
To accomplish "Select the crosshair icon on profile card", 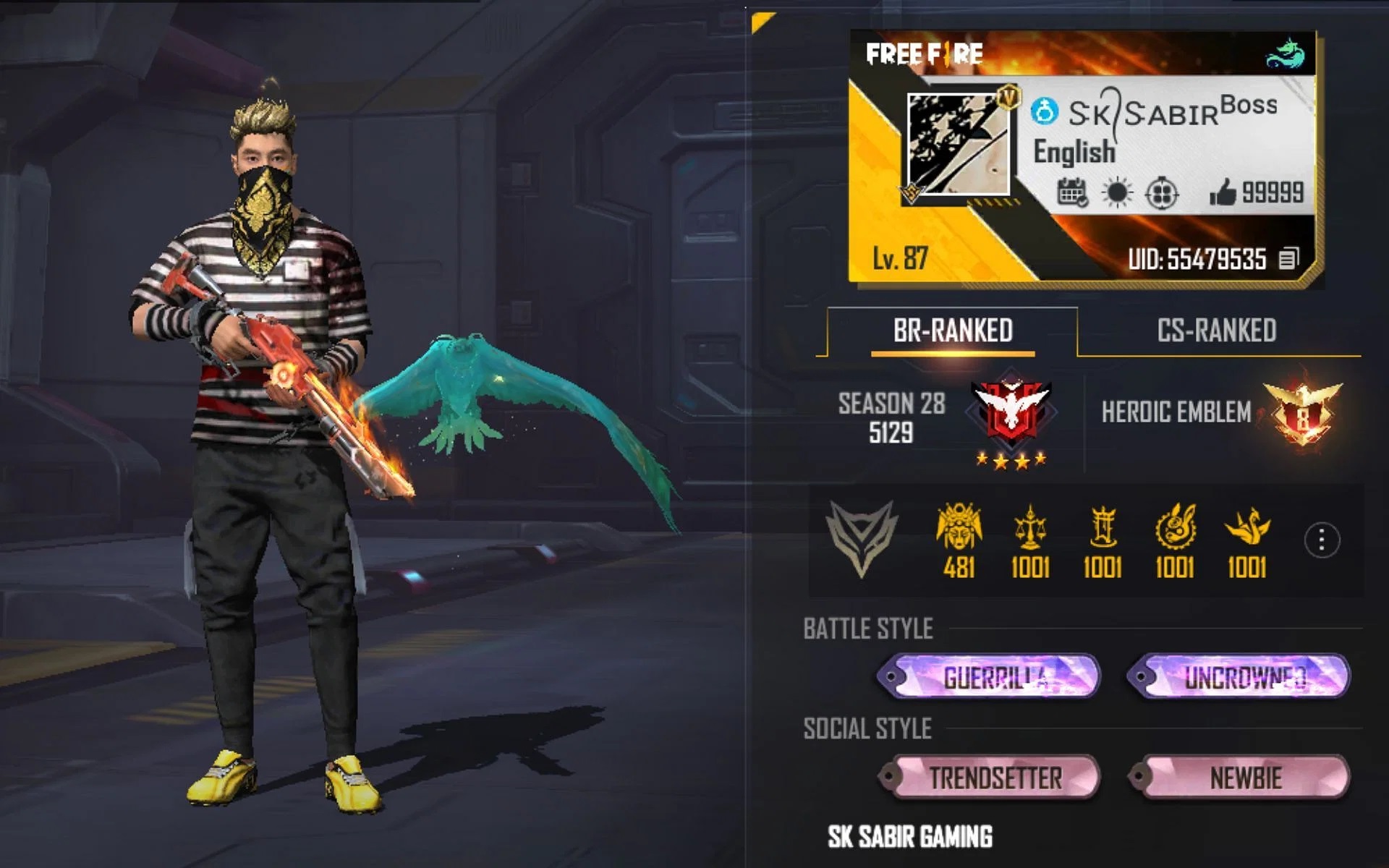I will 1162,193.
